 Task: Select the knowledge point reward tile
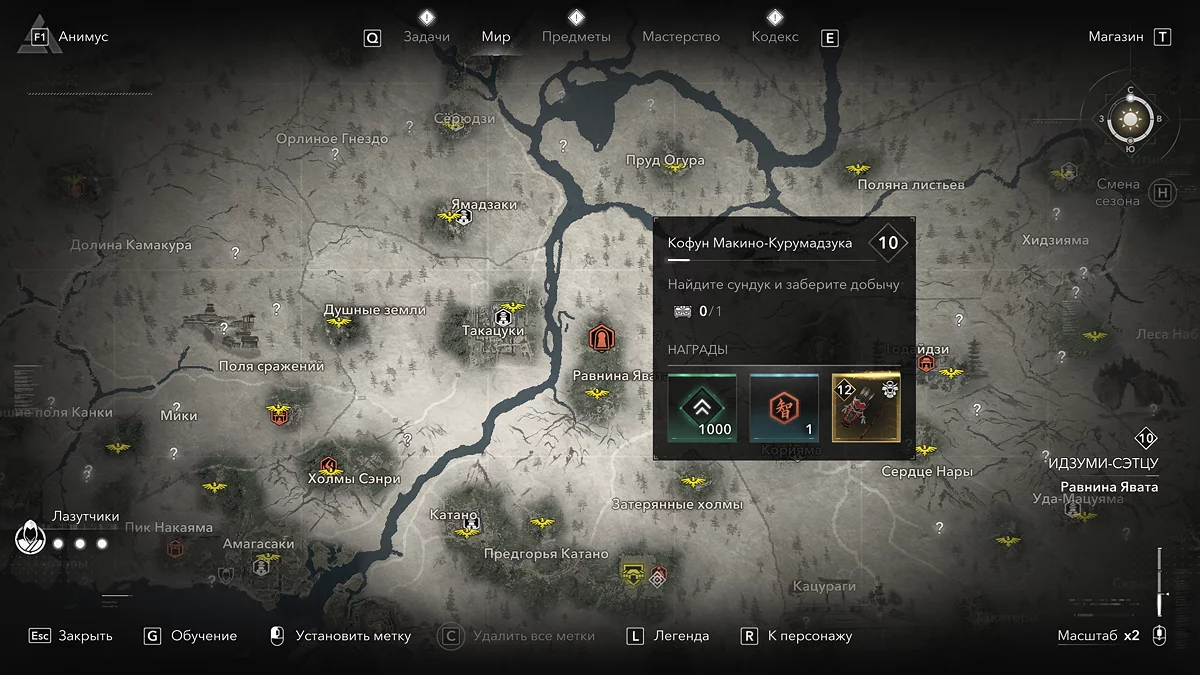tap(784, 407)
